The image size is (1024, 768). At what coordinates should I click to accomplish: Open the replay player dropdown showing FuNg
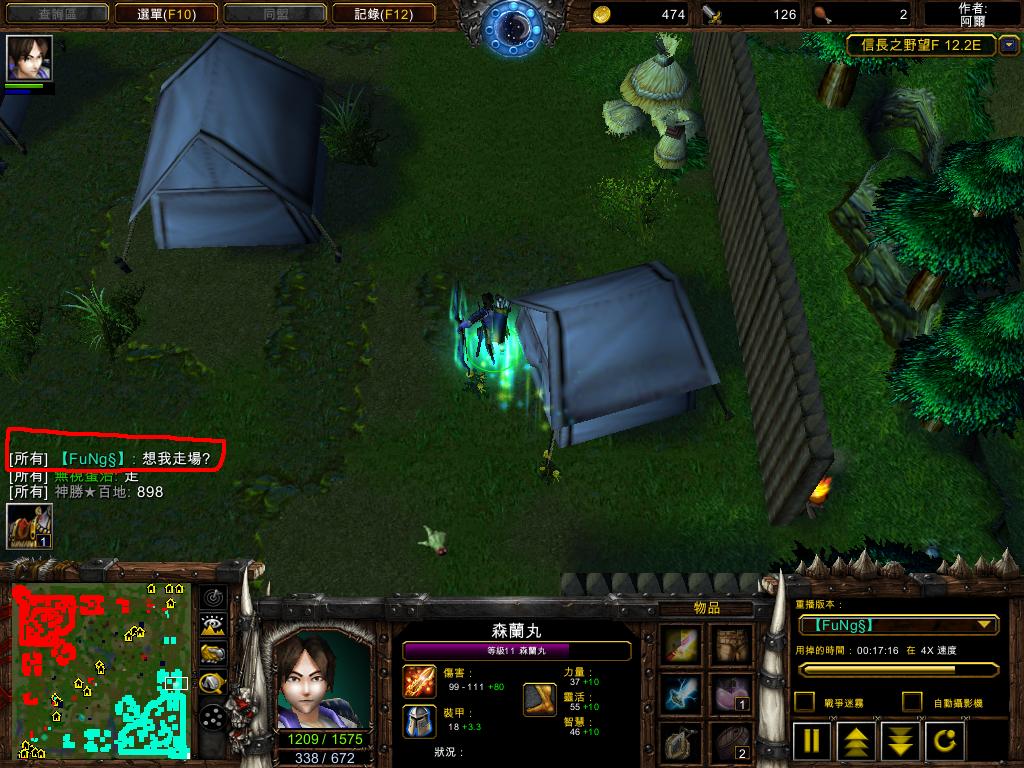(898, 625)
